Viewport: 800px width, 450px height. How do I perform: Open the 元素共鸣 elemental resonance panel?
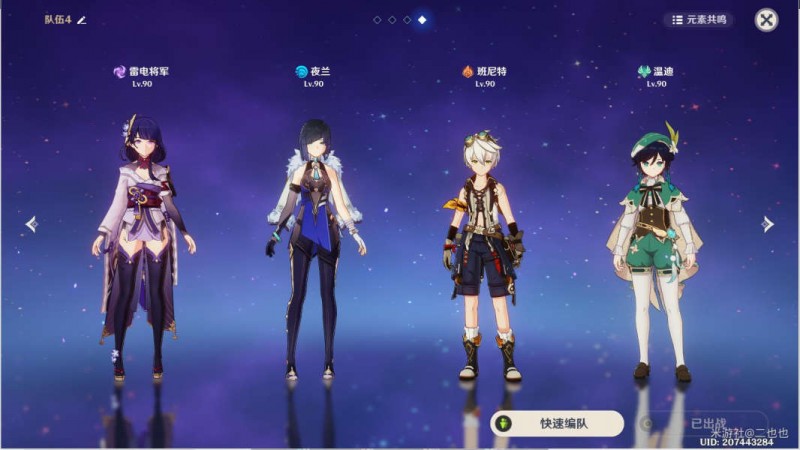click(698, 19)
